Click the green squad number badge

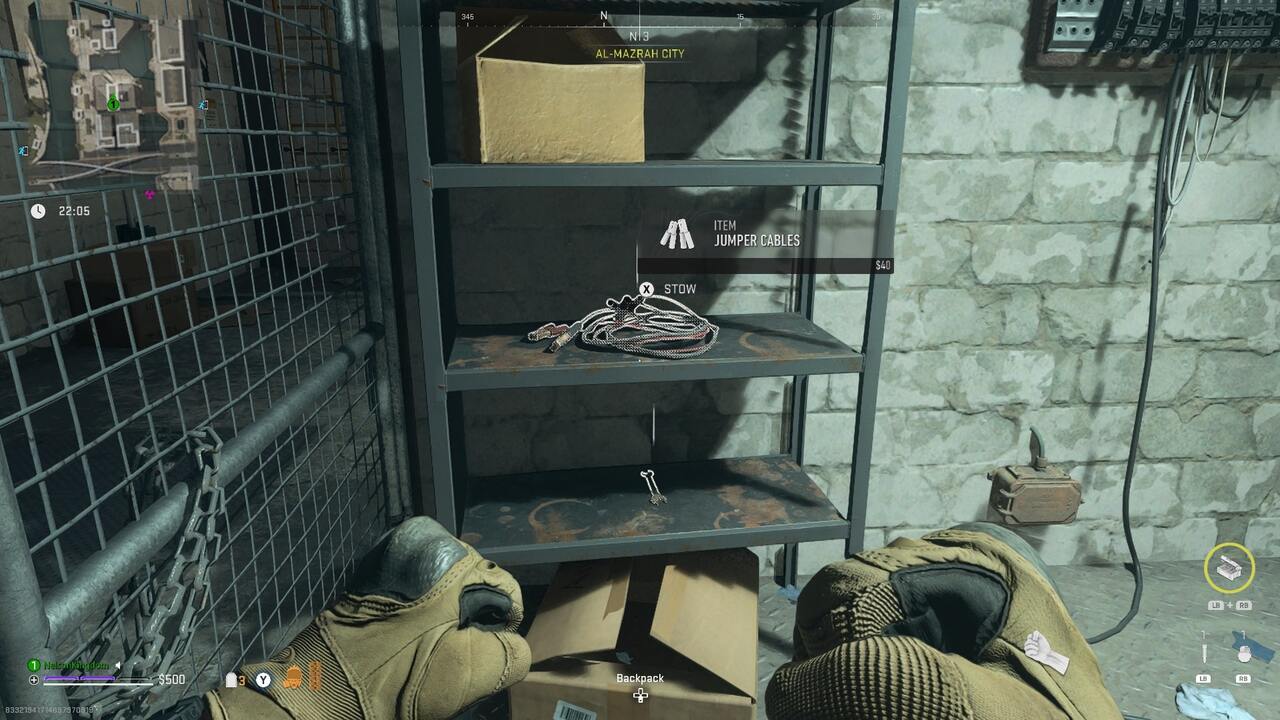tap(33, 664)
